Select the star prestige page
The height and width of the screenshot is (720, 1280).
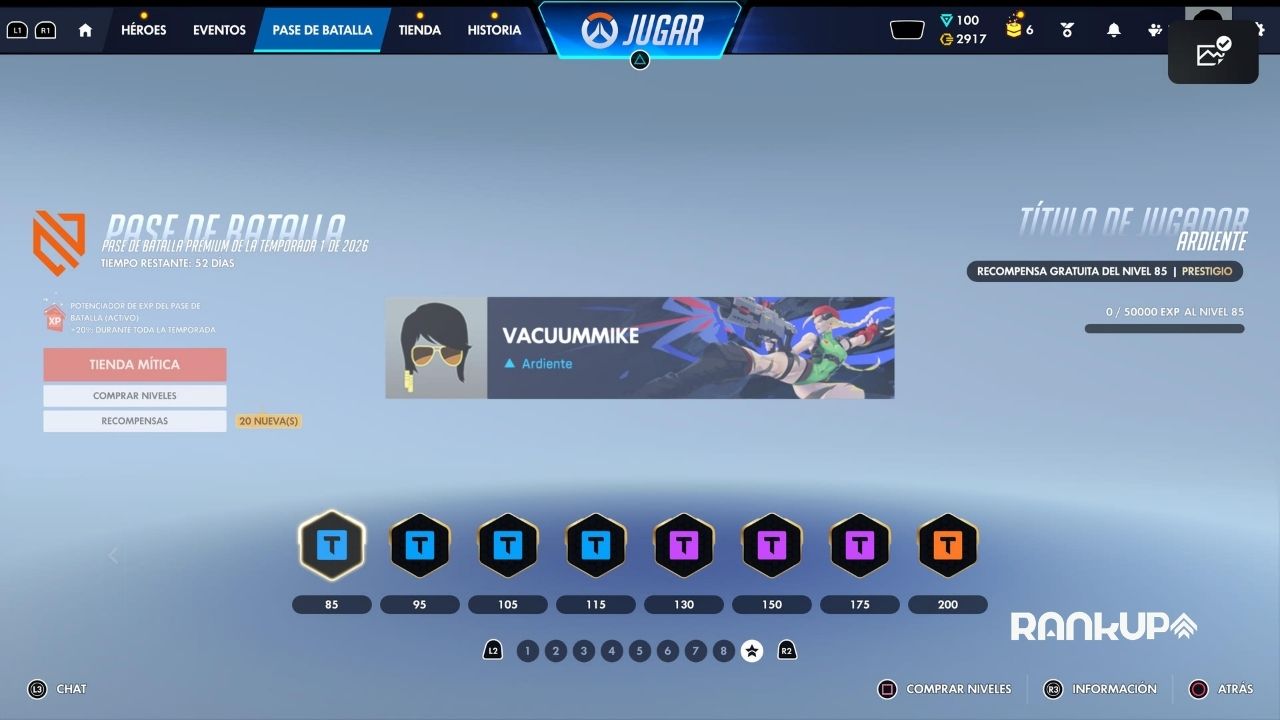(x=752, y=651)
